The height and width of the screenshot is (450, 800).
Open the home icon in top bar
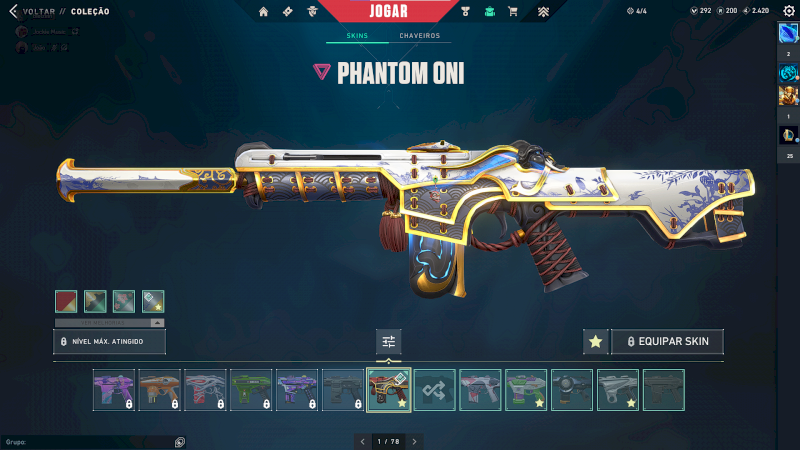point(264,12)
